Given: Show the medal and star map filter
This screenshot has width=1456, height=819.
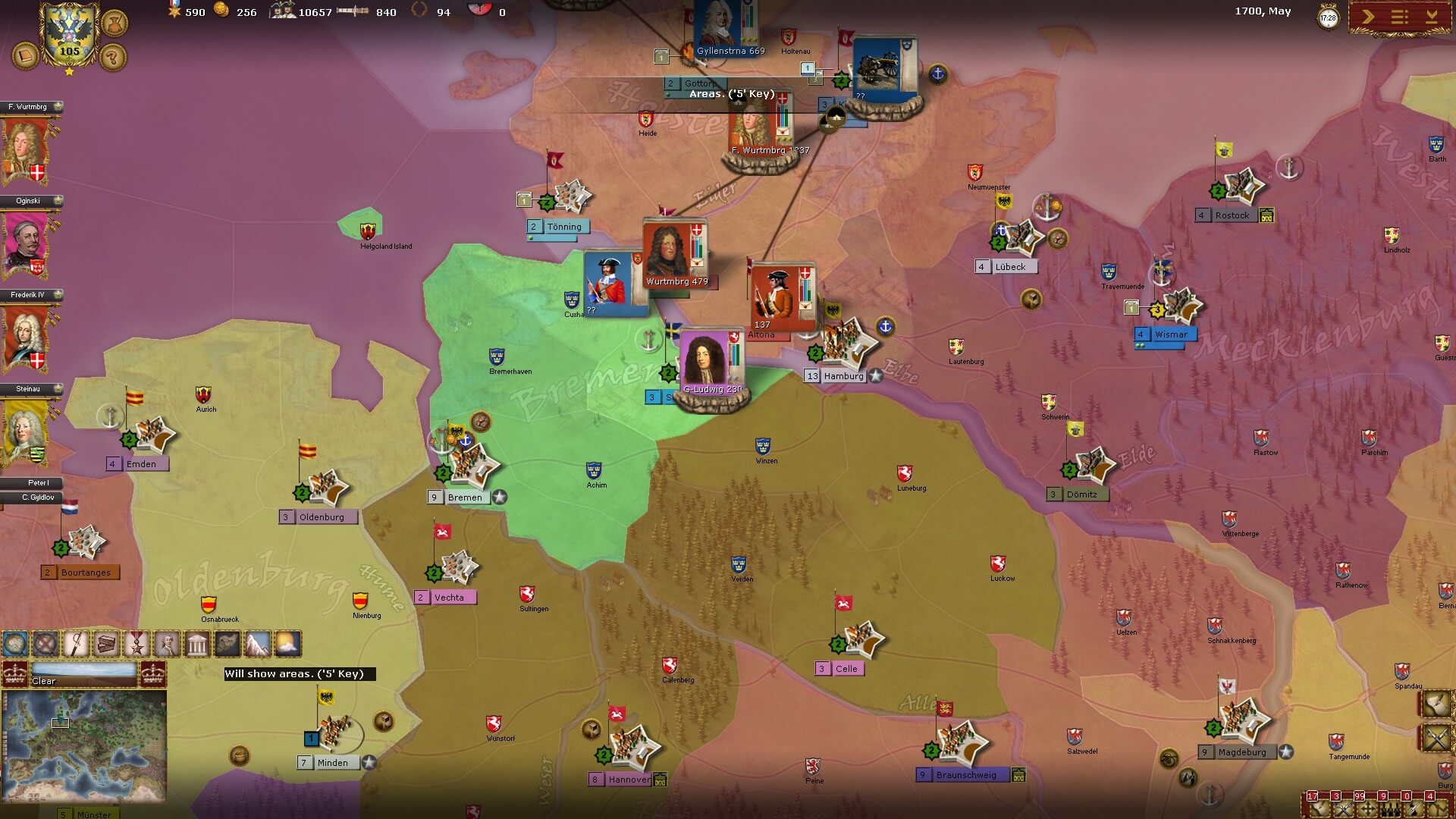Looking at the screenshot, I should coord(136,645).
